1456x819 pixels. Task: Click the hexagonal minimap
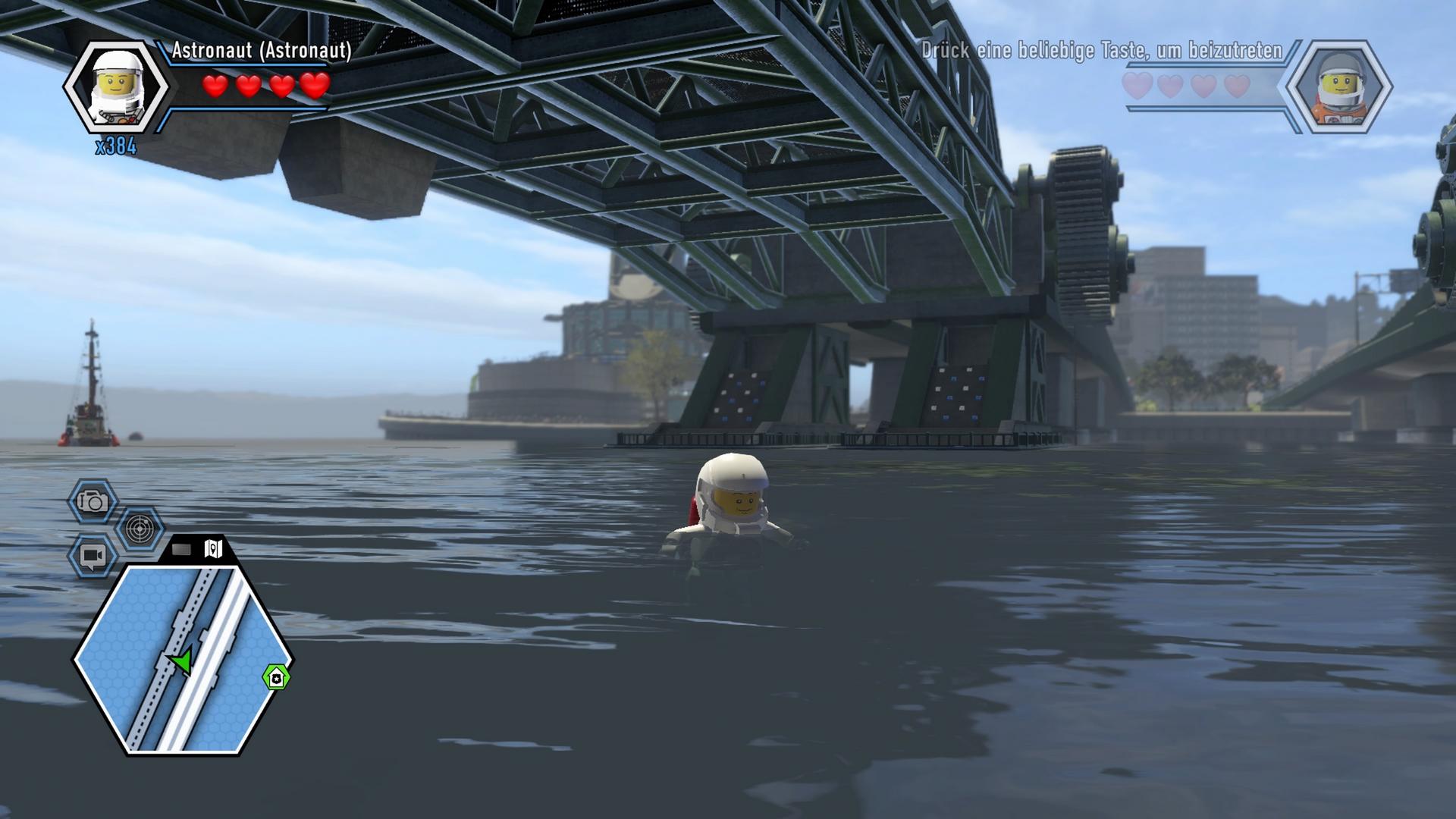pos(182,658)
